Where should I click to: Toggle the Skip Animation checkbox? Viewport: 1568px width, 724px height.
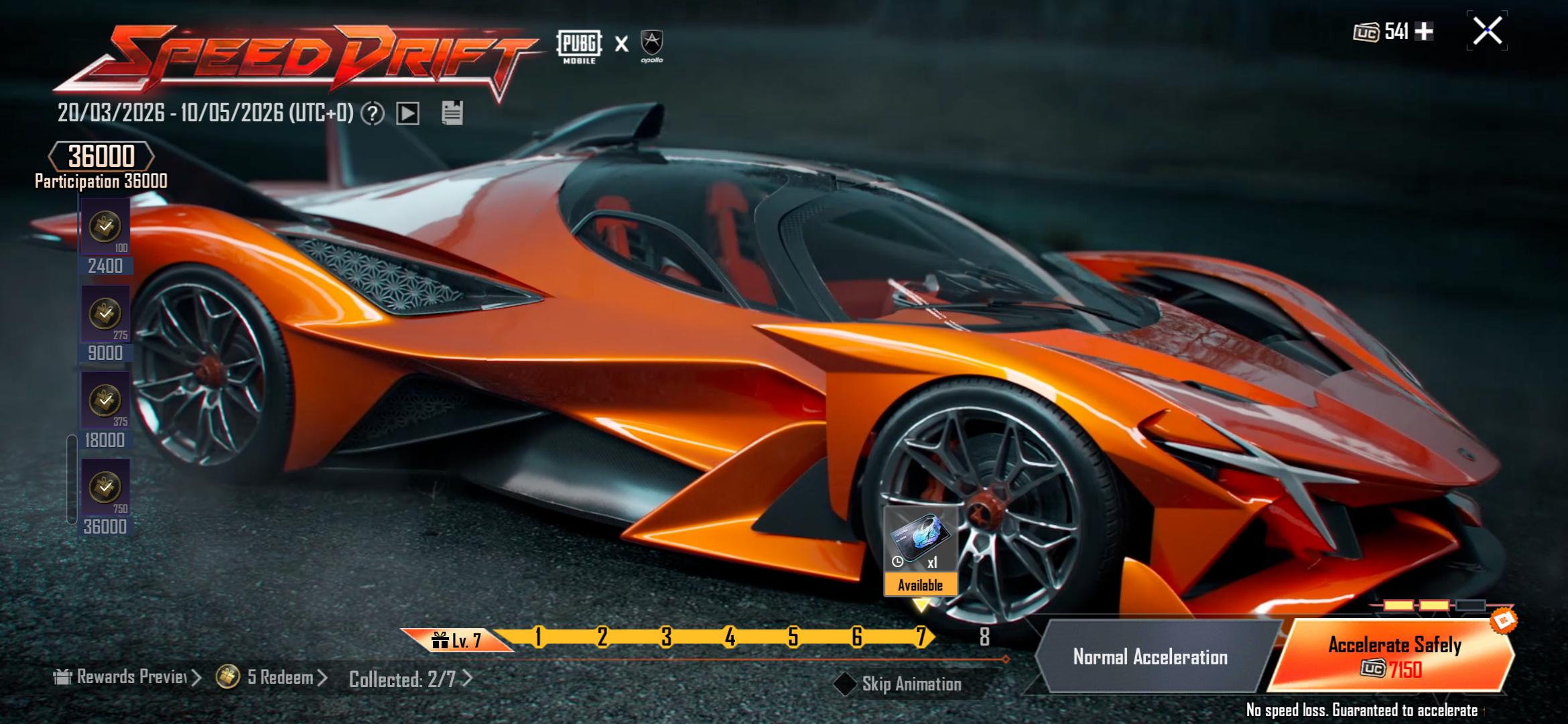coord(844,684)
